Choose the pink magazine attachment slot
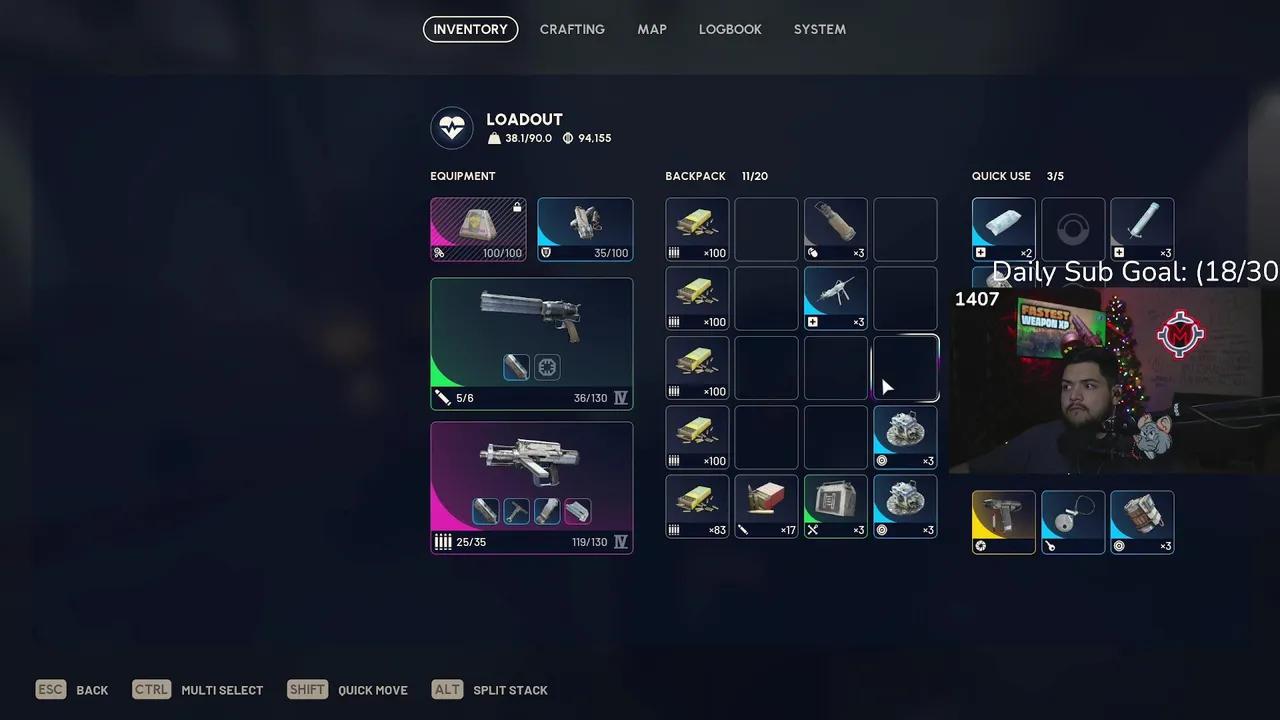The height and width of the screenshot is (720, 1280). 577,512
